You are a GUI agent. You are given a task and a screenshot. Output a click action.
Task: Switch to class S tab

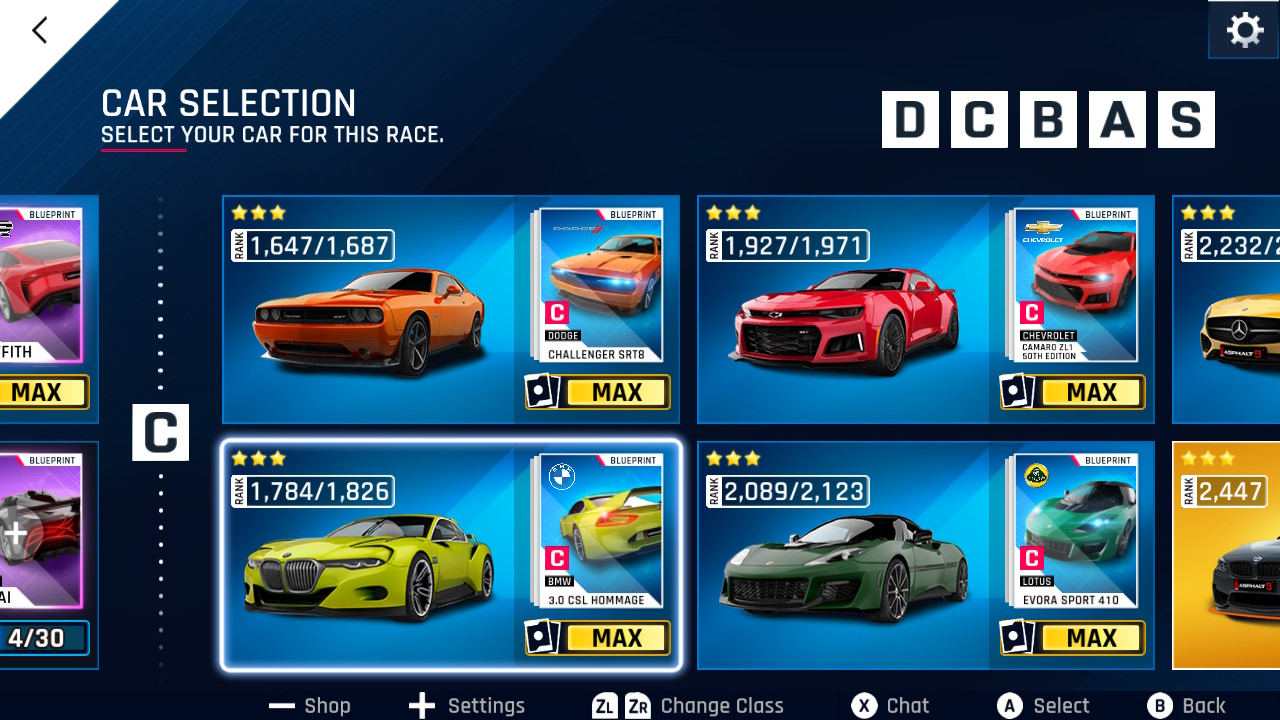(1186, 120)
